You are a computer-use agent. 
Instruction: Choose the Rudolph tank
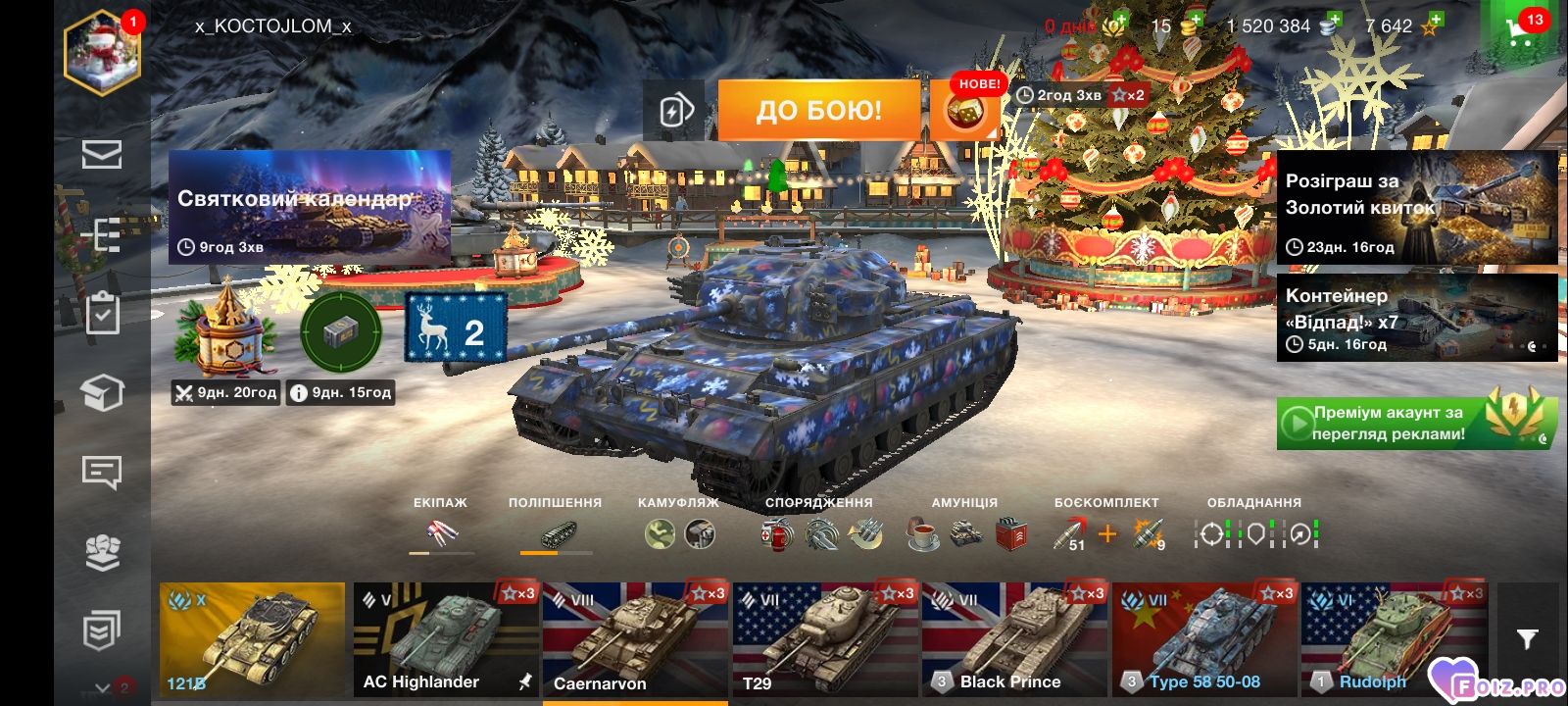point(1394,639)
